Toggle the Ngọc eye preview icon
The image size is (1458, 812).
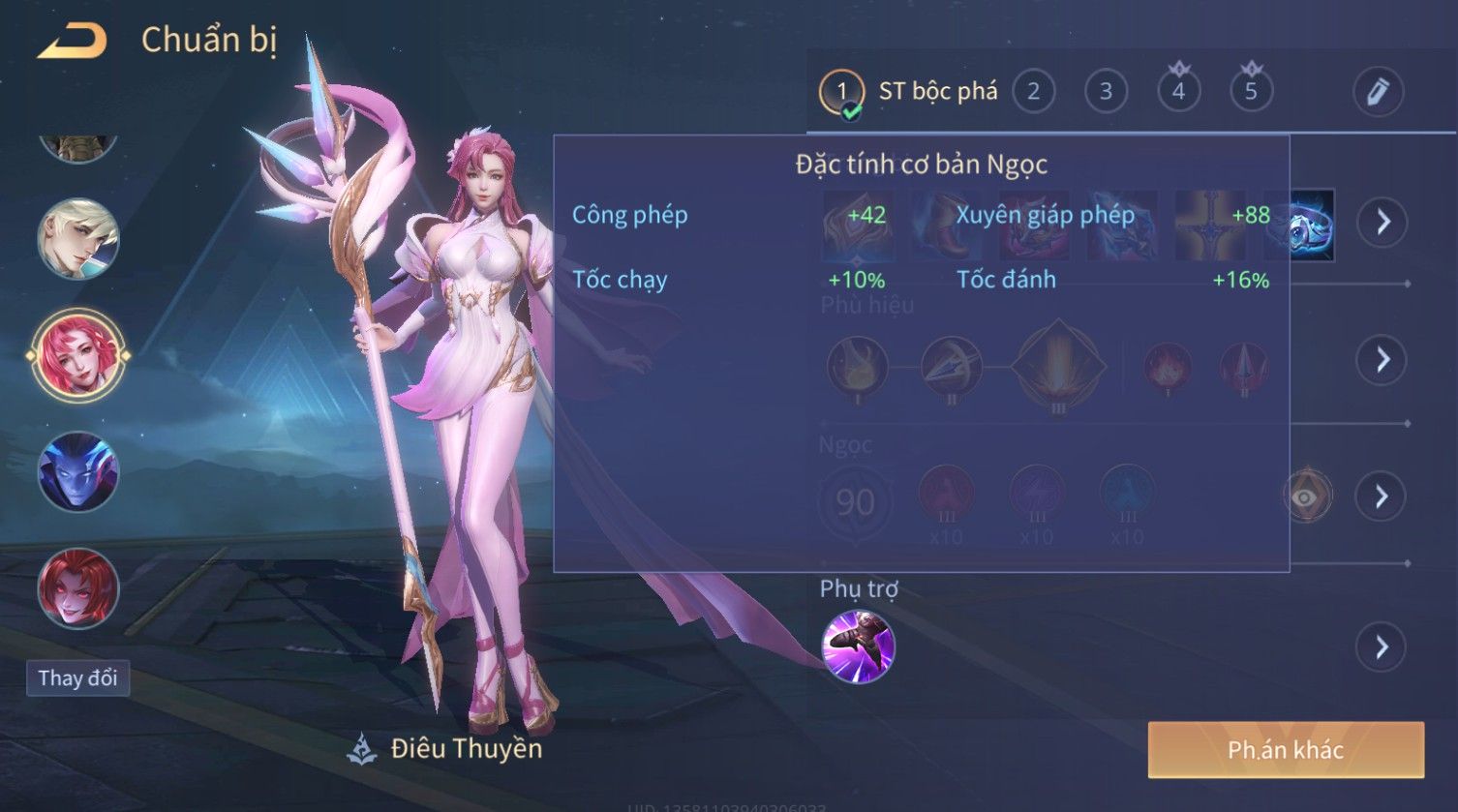click(1306, 496)
